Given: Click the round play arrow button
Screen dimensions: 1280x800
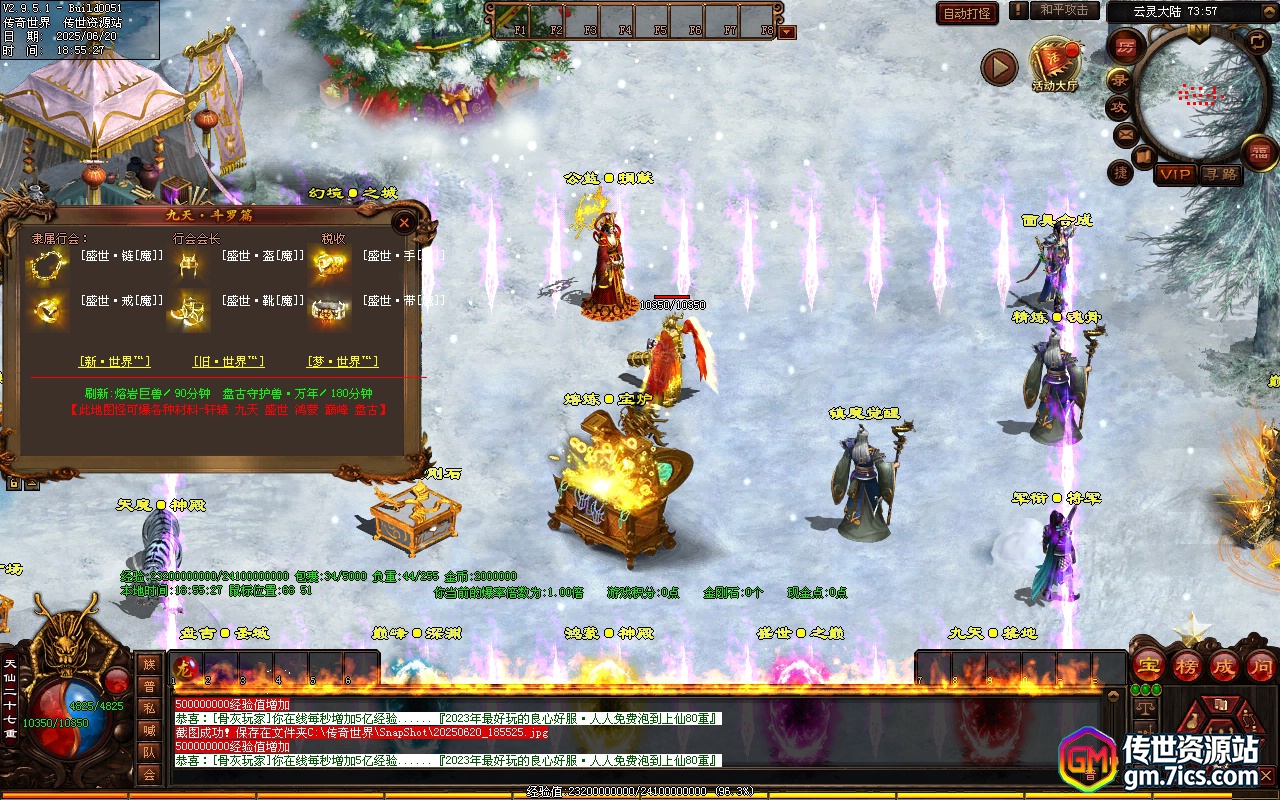Looking at the screenshot, I should pyautogui.click(x=998, y=67).
